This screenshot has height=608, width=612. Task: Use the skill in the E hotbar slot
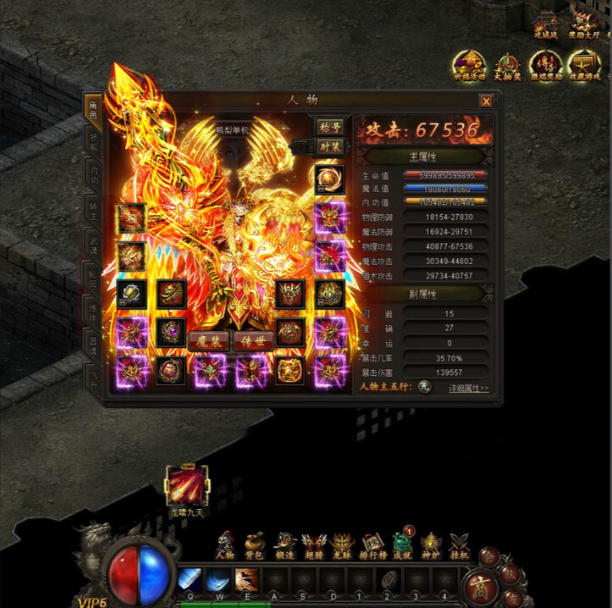coord(246,579)
